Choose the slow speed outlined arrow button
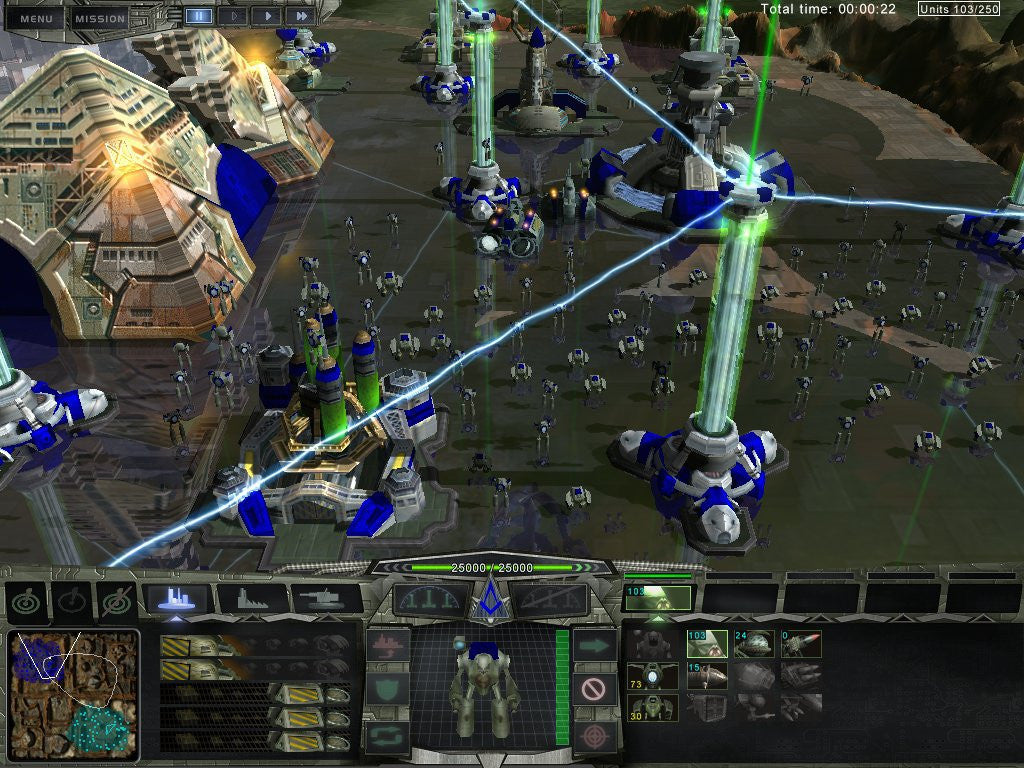The image size is (1024, 768). point(232,16)
